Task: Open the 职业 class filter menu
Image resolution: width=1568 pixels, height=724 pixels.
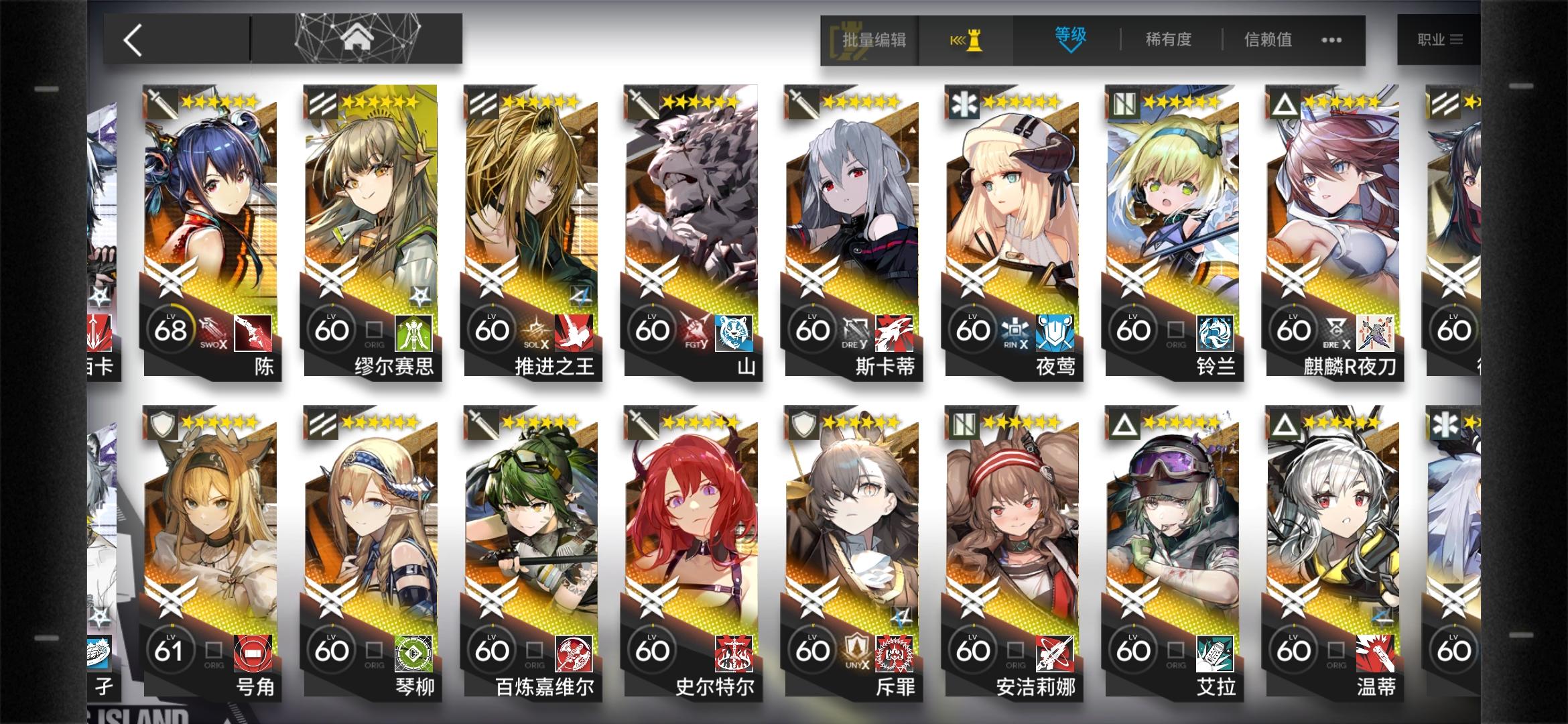Action: 1438,38
